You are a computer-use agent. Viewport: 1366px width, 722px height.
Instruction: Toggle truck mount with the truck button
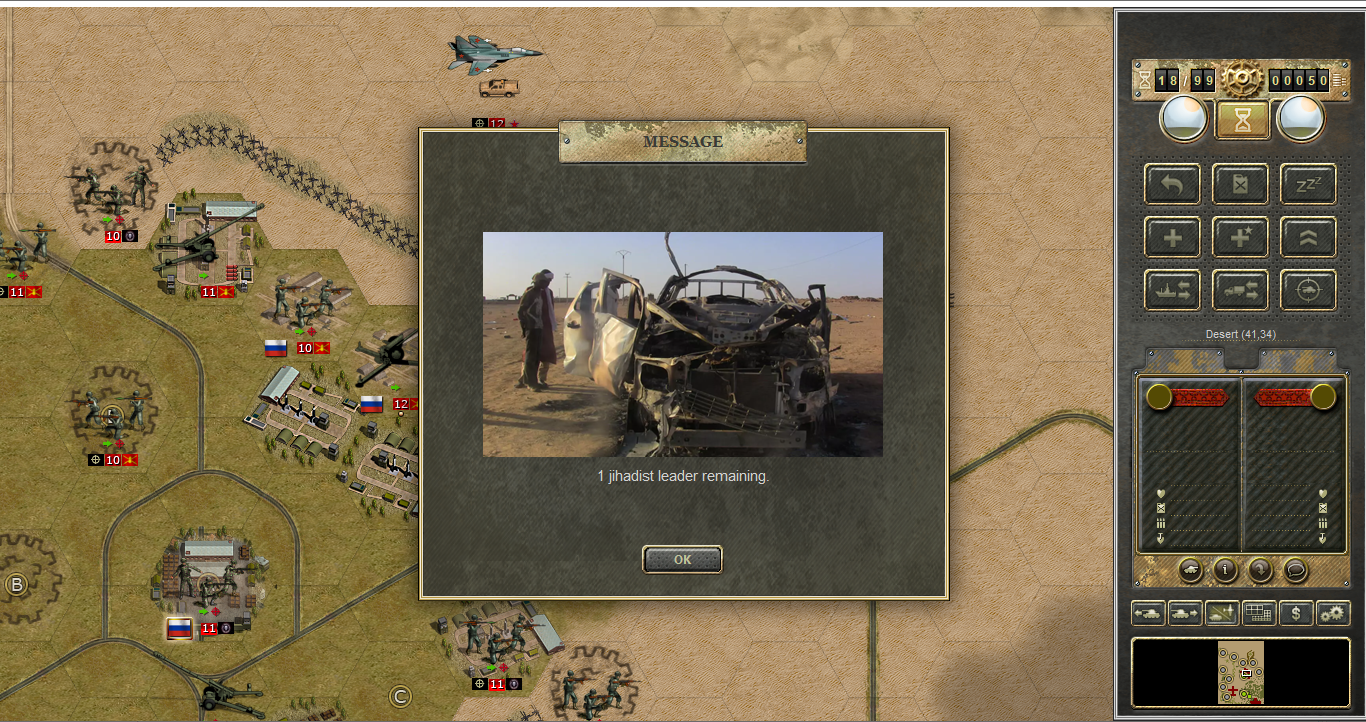(x=1240, y=290)
